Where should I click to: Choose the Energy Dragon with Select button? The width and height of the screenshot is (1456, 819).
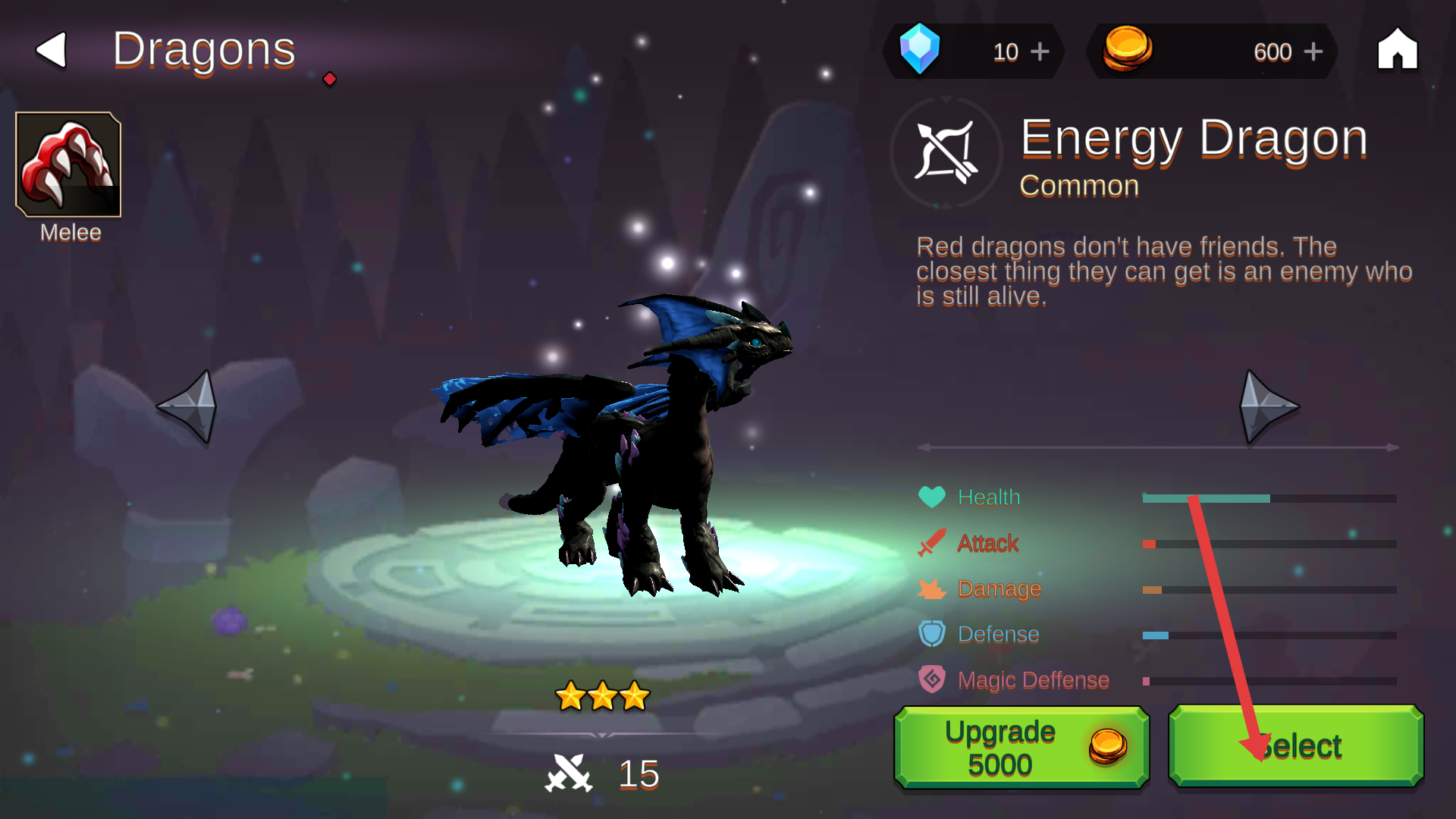[1295, 747]
